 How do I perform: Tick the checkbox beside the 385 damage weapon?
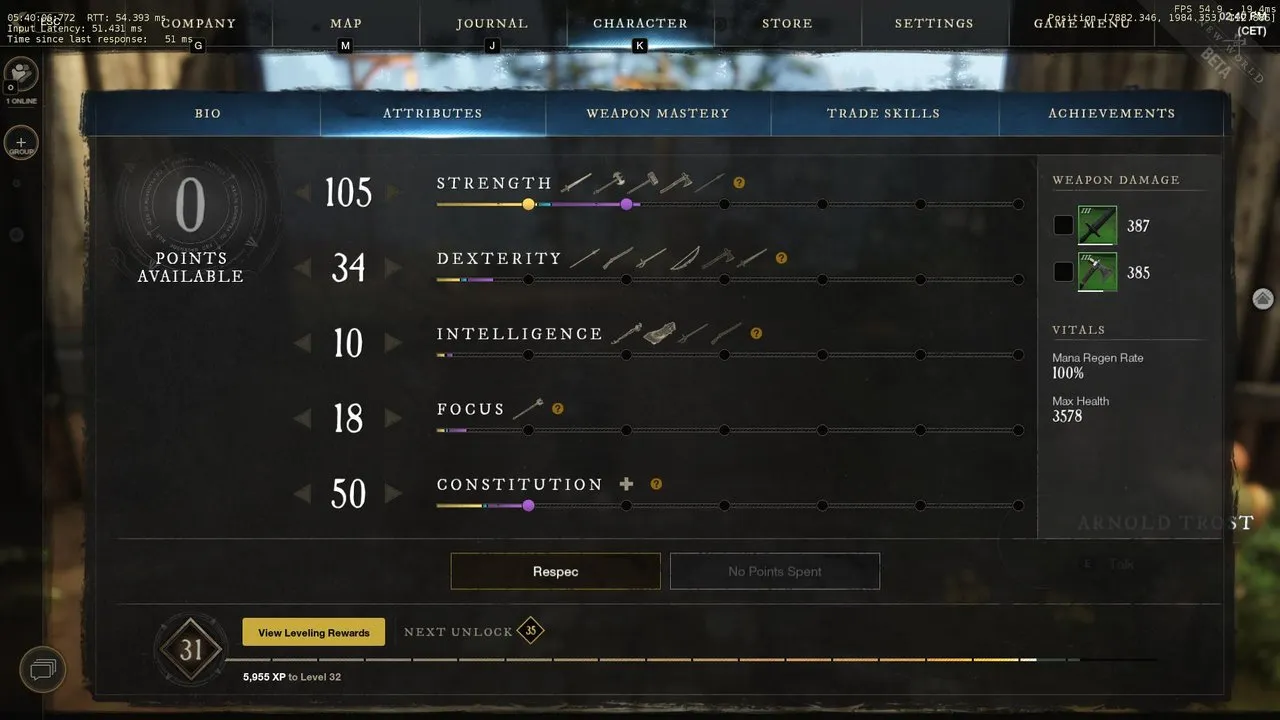1063,272
